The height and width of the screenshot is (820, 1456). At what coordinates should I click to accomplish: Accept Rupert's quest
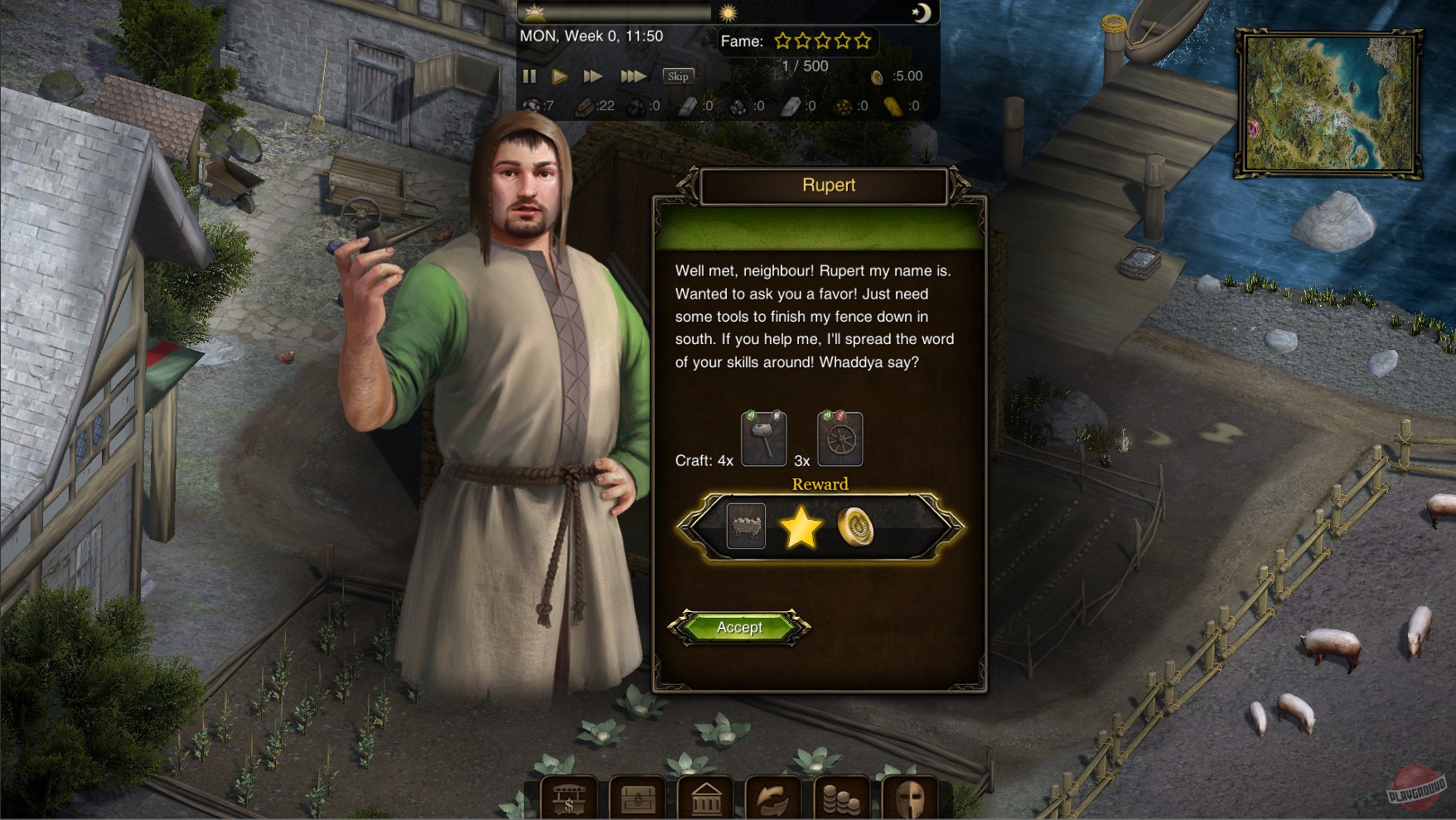click(x=738, y=628)
